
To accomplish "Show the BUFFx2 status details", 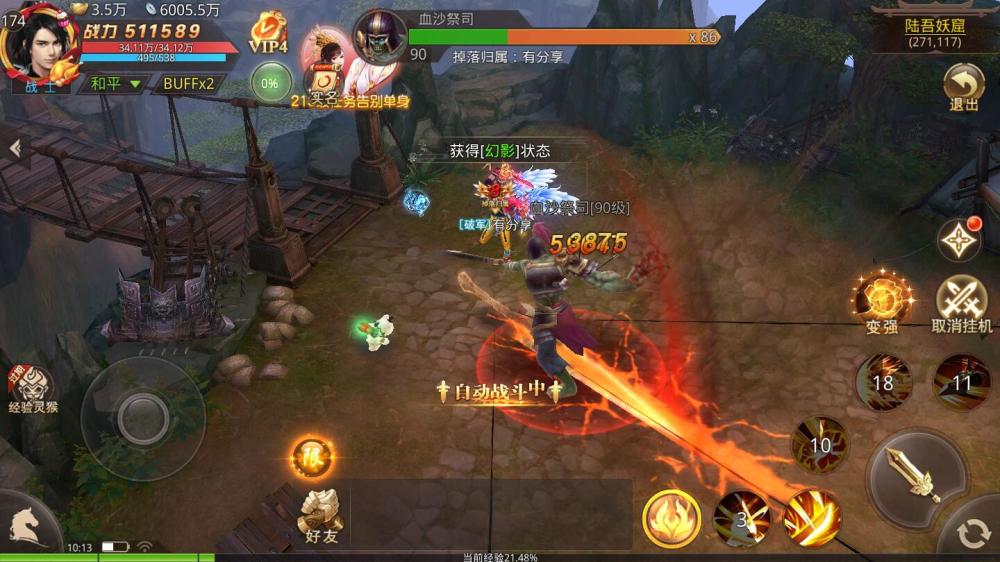I will [188, 83].
